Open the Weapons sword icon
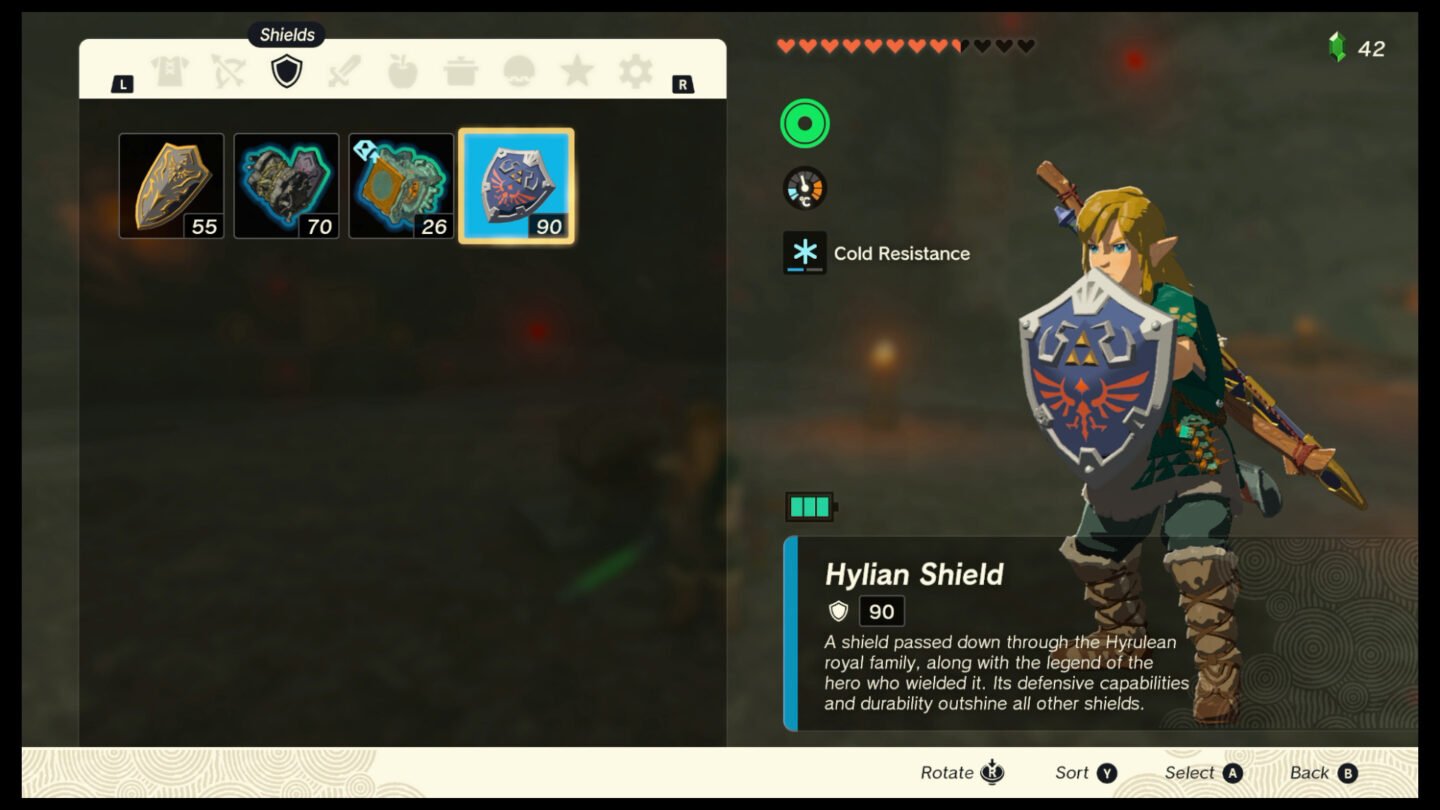The width and height of the screenshot is (1440, 810). click(344, 73)
